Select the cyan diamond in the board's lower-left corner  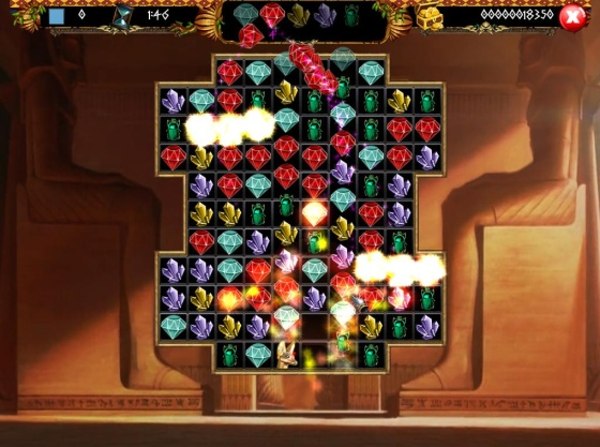pyautogui.click(x=174, y=326)
